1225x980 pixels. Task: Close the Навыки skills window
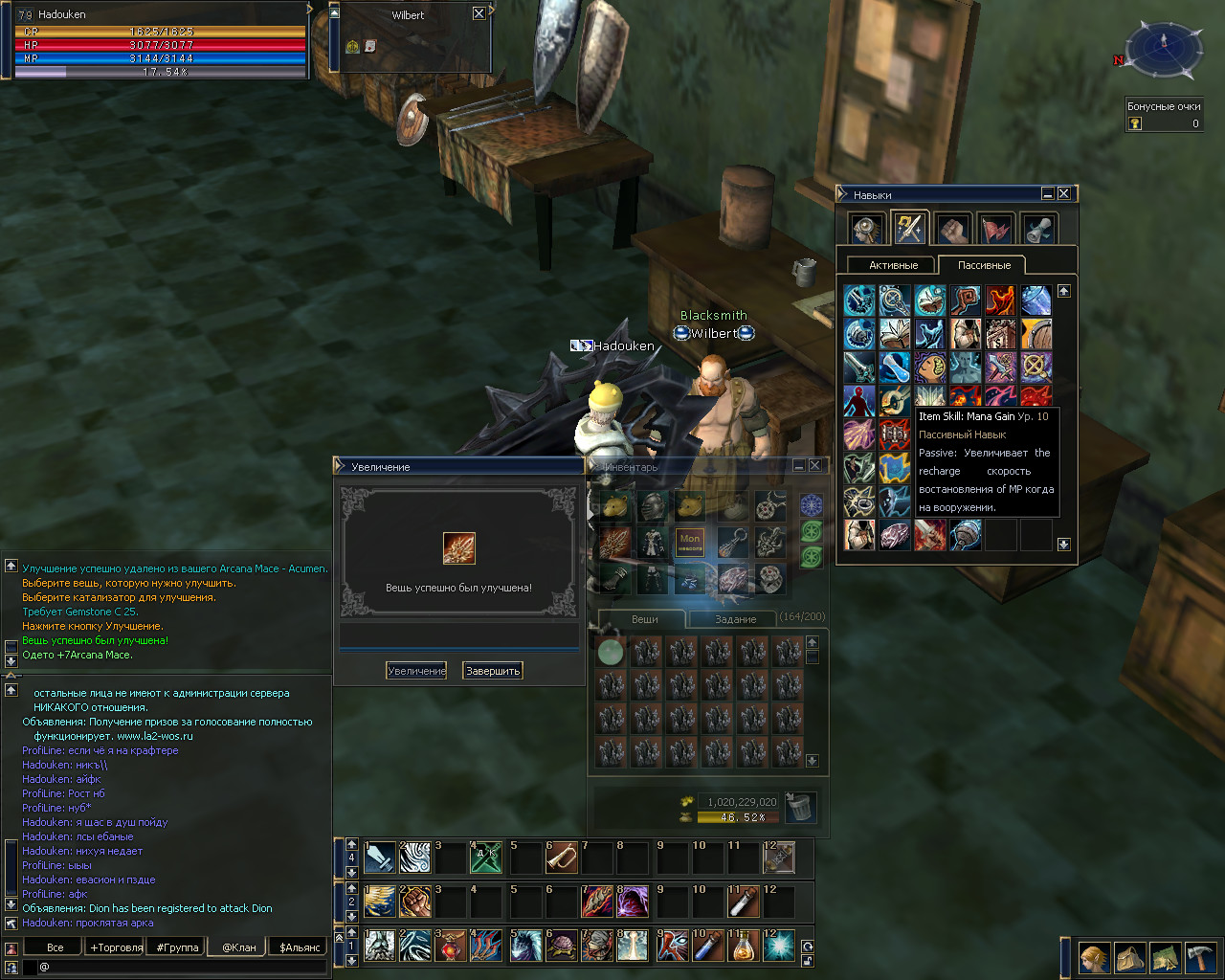[1063, 194]
